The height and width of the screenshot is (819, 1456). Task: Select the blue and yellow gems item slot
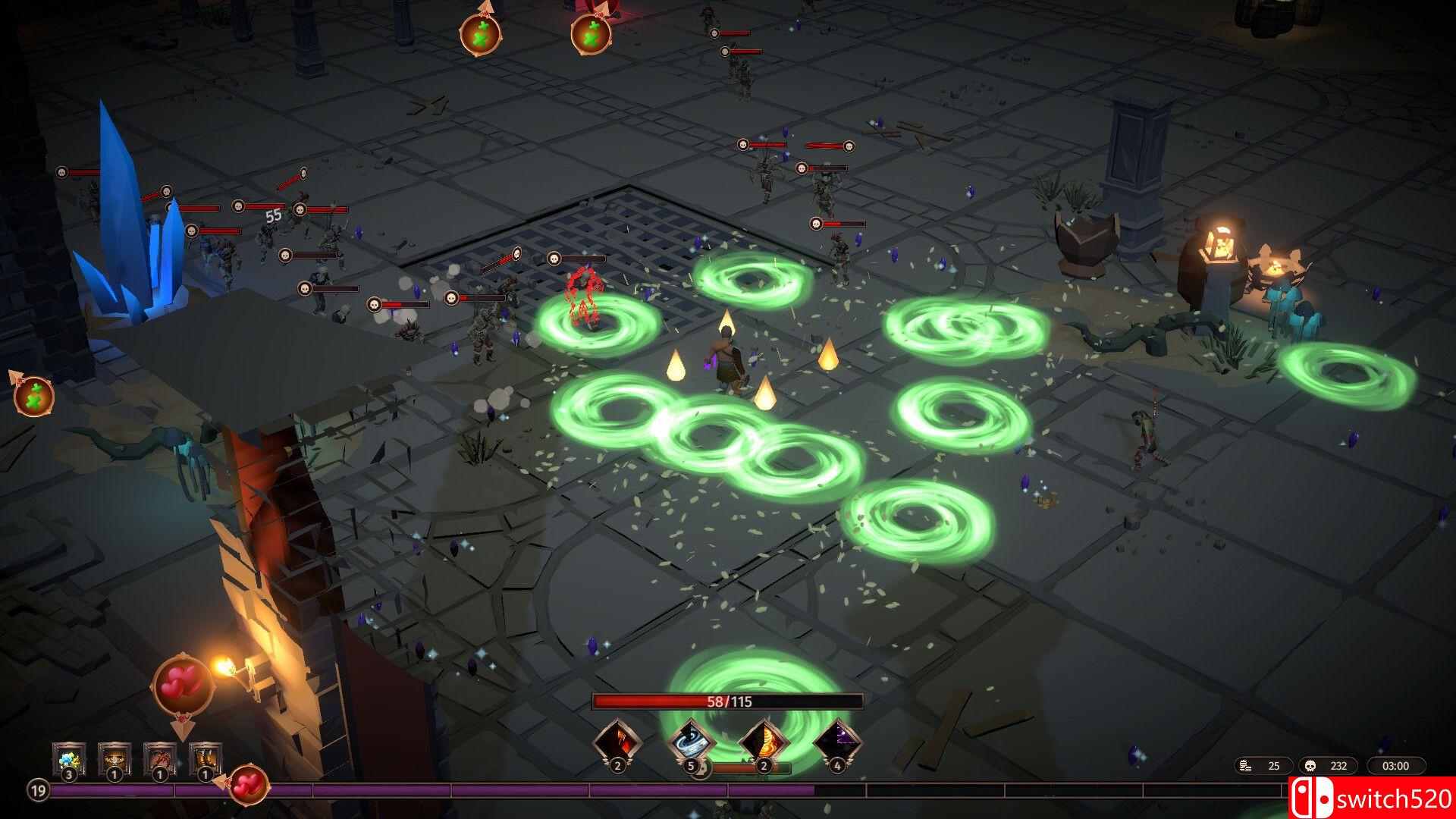[68, 759]
